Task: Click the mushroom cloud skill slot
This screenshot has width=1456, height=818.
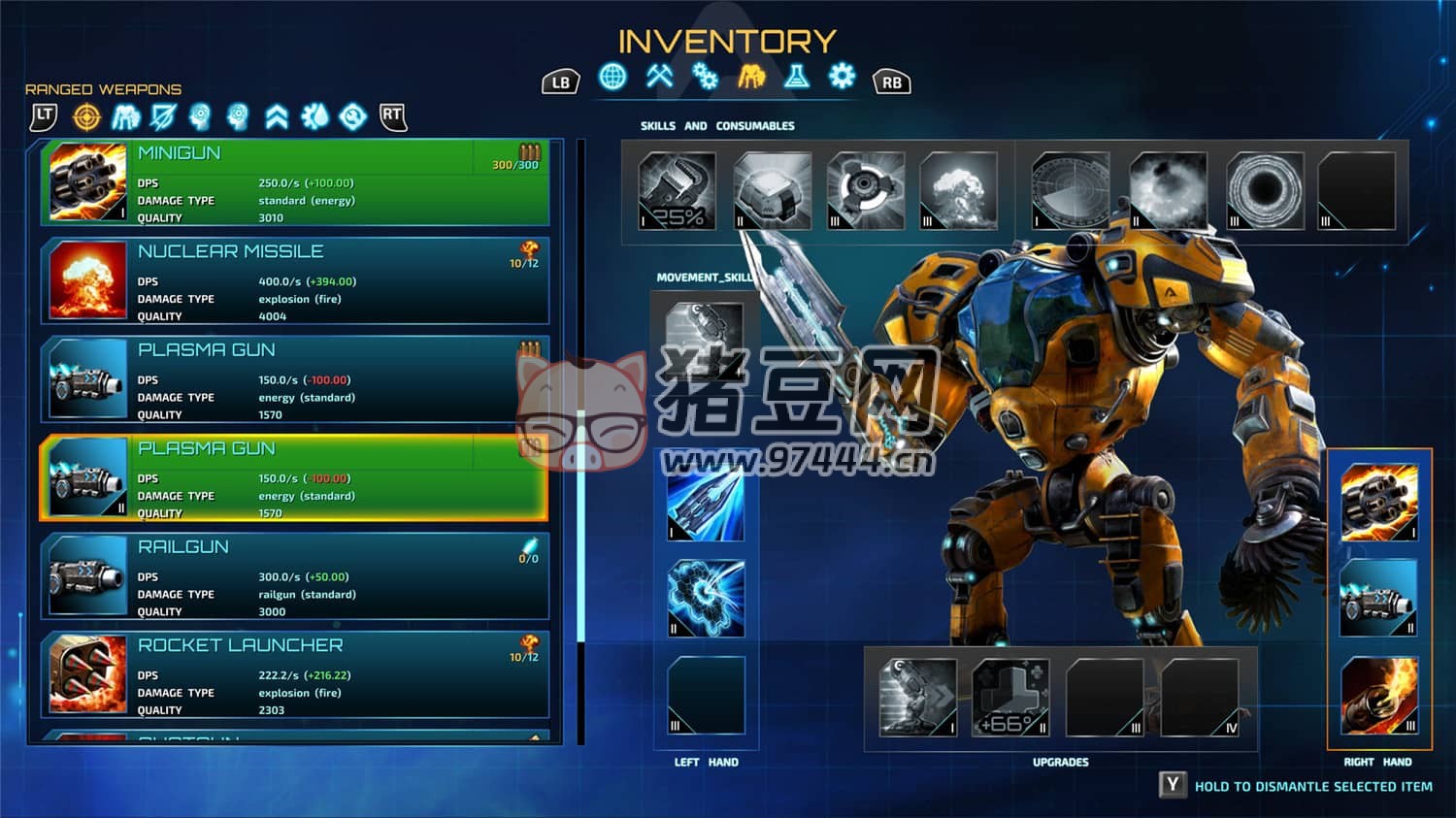Action: click(x=958, y=191)
